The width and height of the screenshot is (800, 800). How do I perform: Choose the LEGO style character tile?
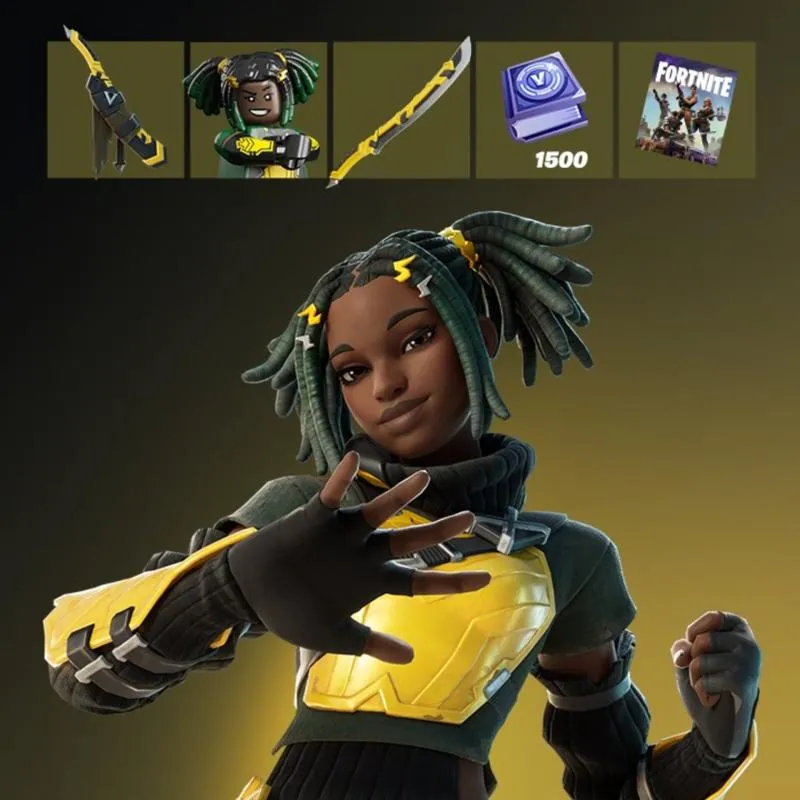tap(258, 110)
